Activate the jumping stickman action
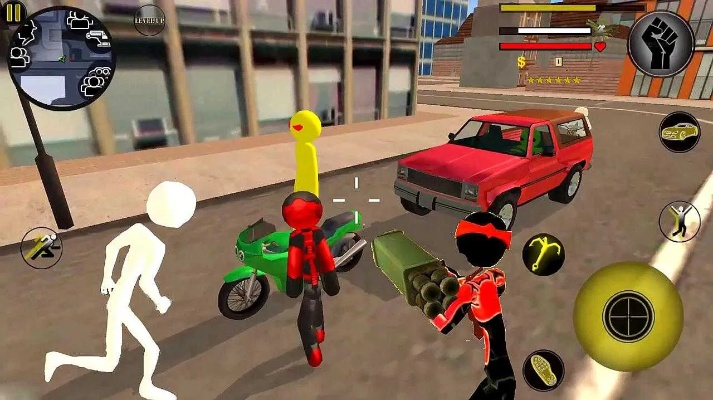This screenshot has width=713, height=400. click(679, 221)
